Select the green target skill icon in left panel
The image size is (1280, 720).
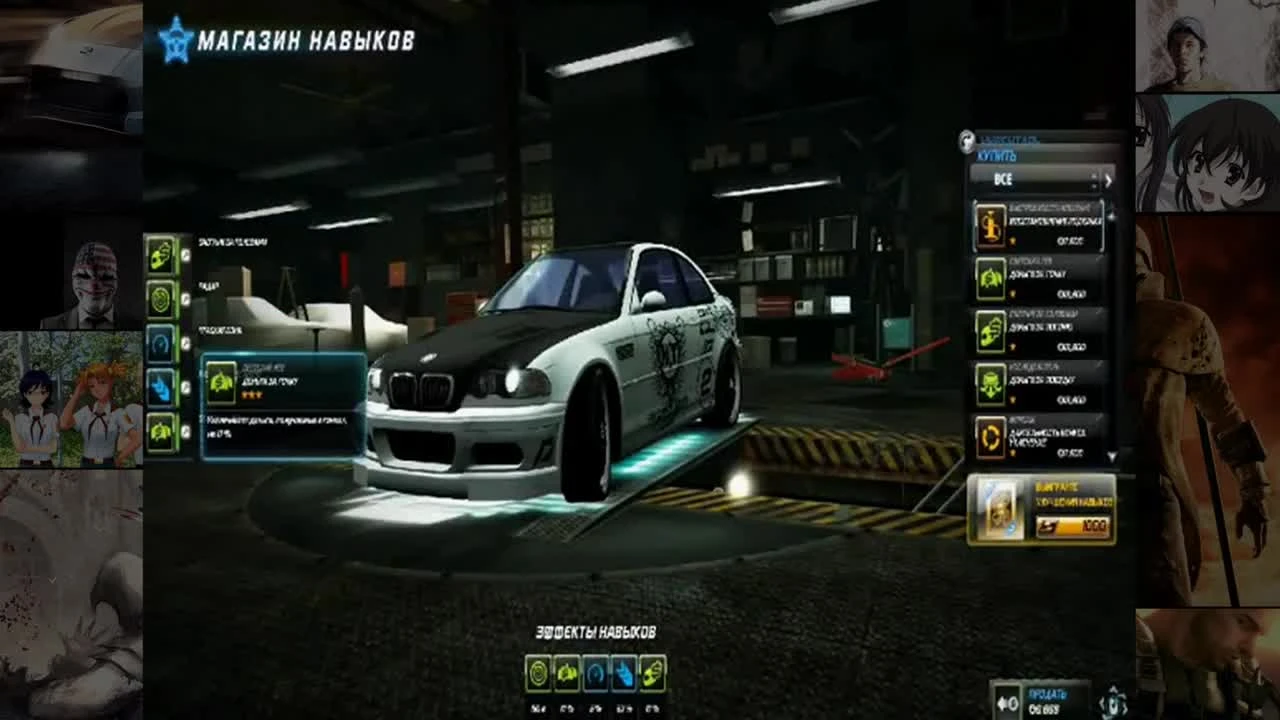(x=160, y=297)
